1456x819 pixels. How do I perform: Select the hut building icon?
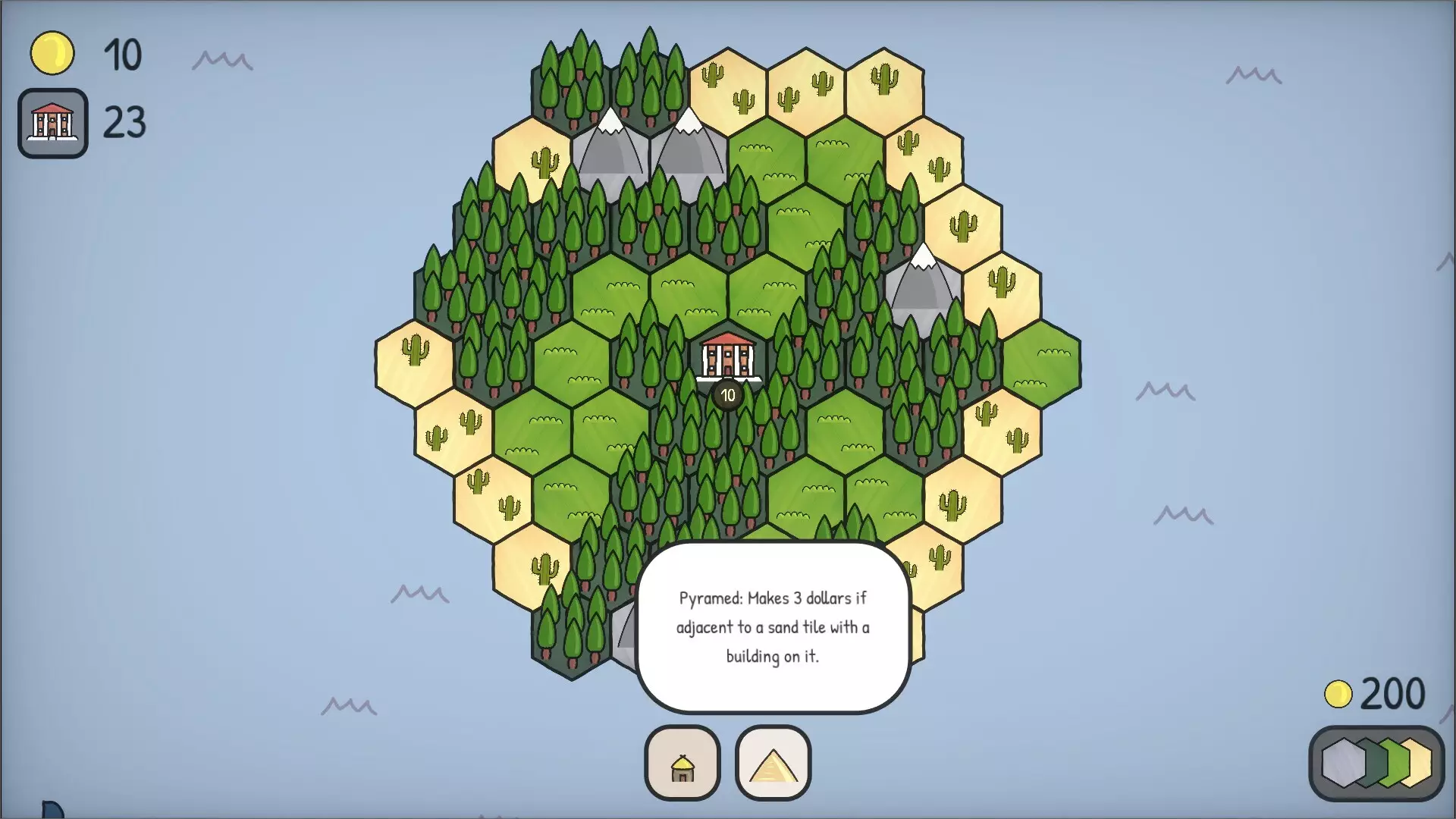click(682, 763)
